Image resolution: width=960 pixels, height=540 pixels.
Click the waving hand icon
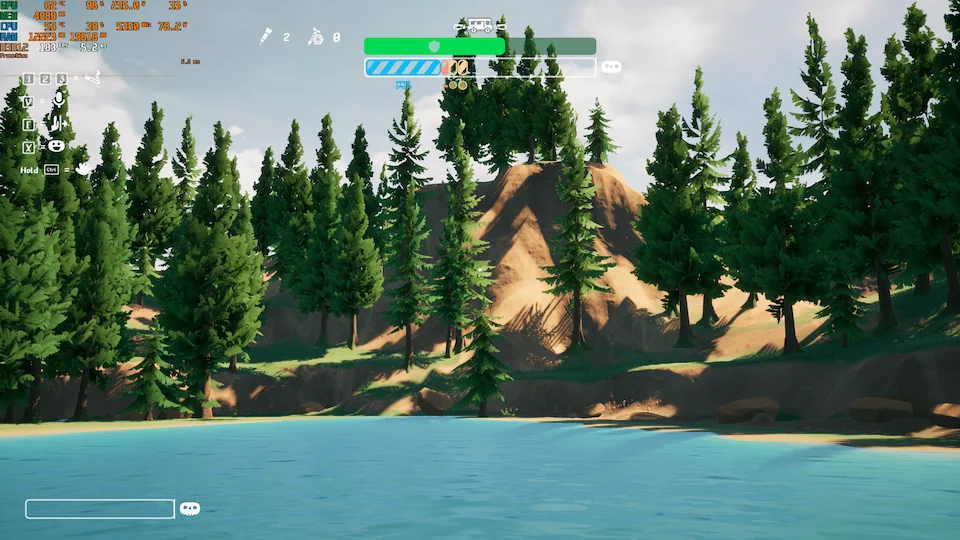pos(82,169)
